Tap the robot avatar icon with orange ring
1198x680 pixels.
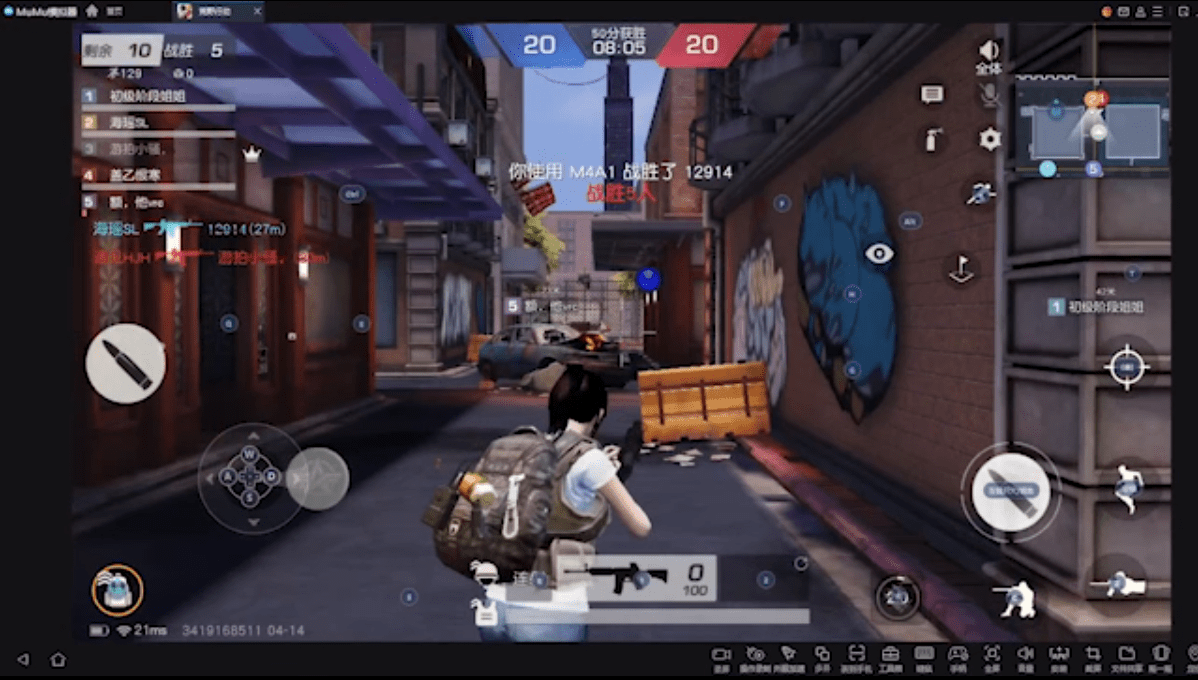click(117, 590)
